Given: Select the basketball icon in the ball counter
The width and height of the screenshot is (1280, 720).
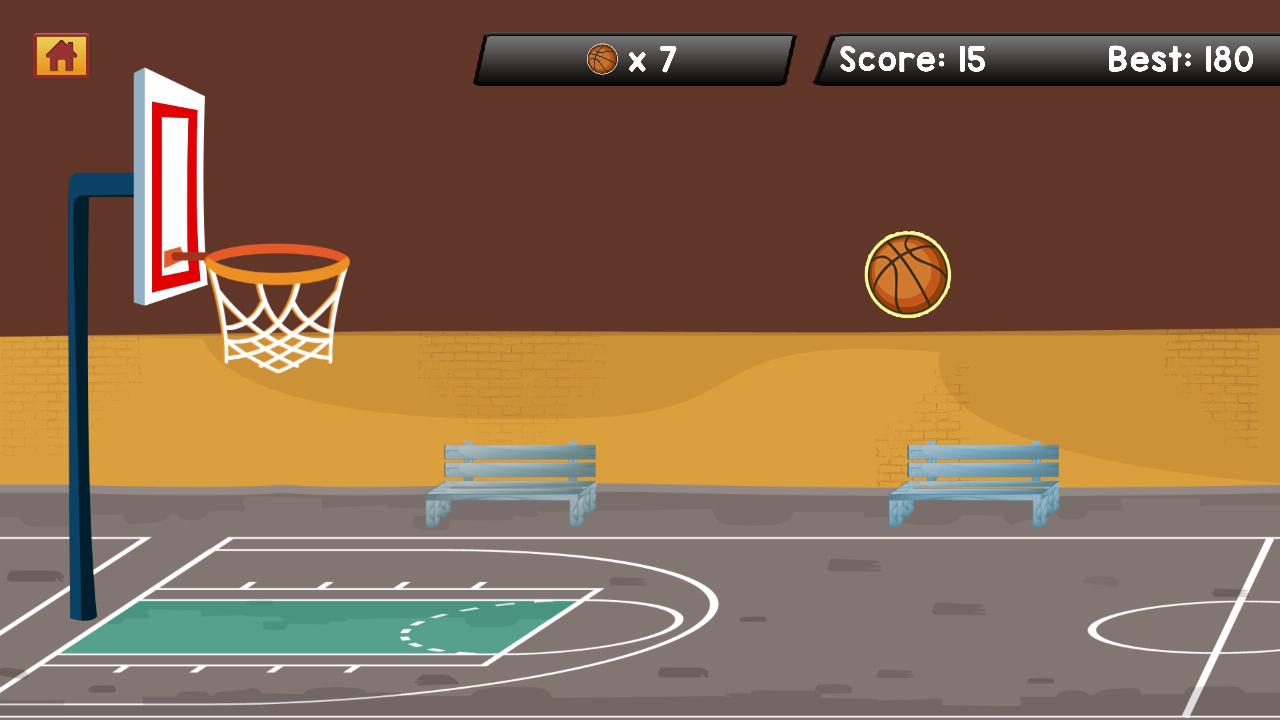Looking at the screenshot, I should pos(602,59).
